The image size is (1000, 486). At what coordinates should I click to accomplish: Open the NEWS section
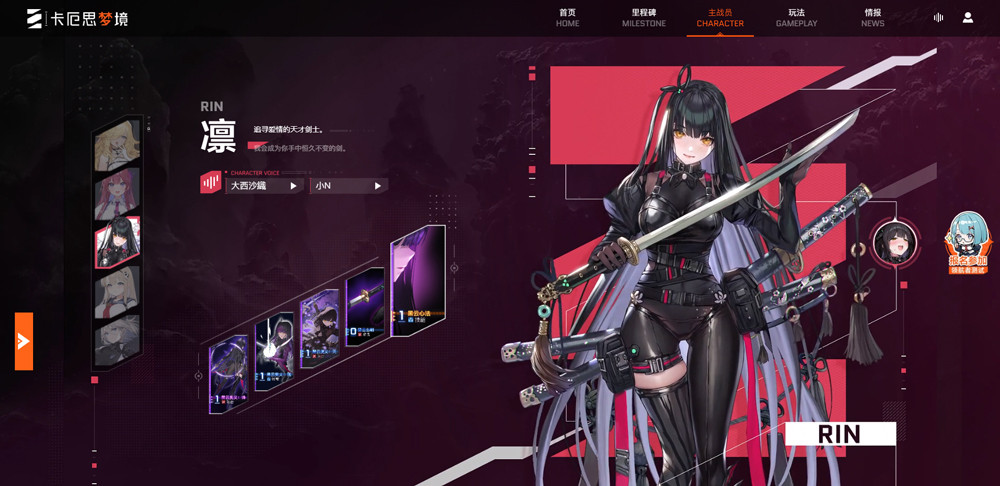point(872,18)
